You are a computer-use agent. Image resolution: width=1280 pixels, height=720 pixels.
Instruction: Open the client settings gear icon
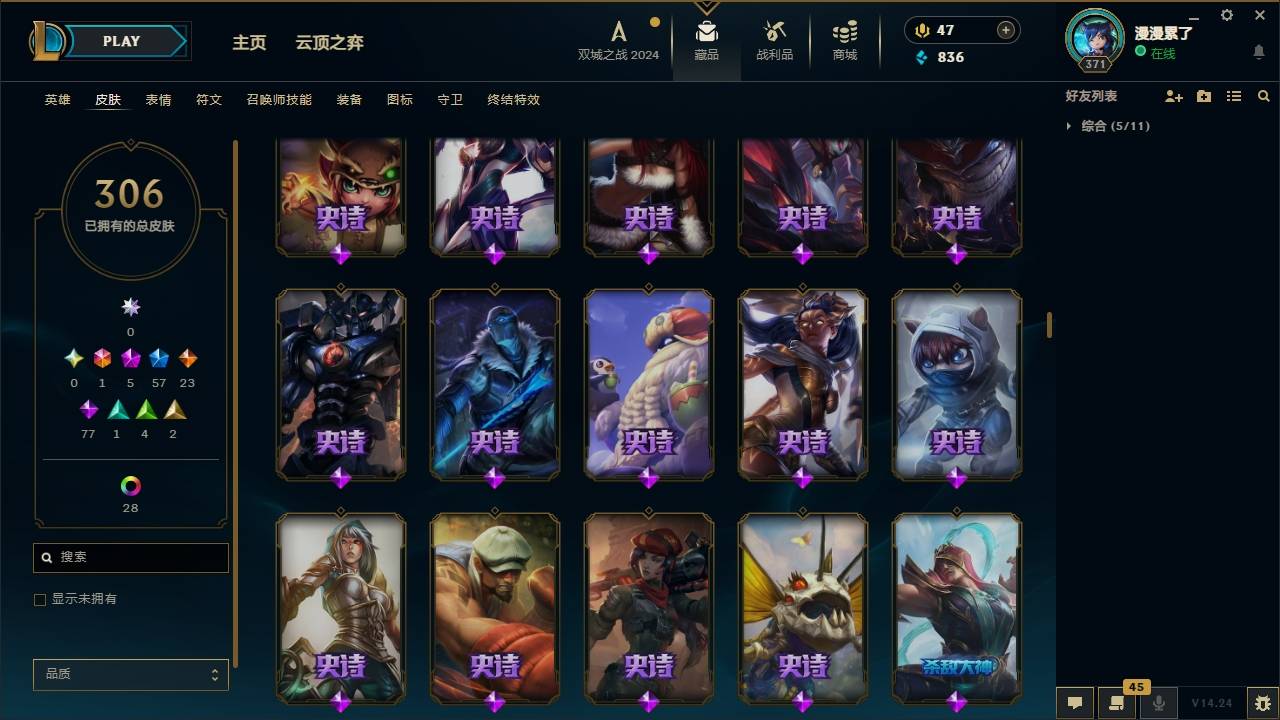1226,15
